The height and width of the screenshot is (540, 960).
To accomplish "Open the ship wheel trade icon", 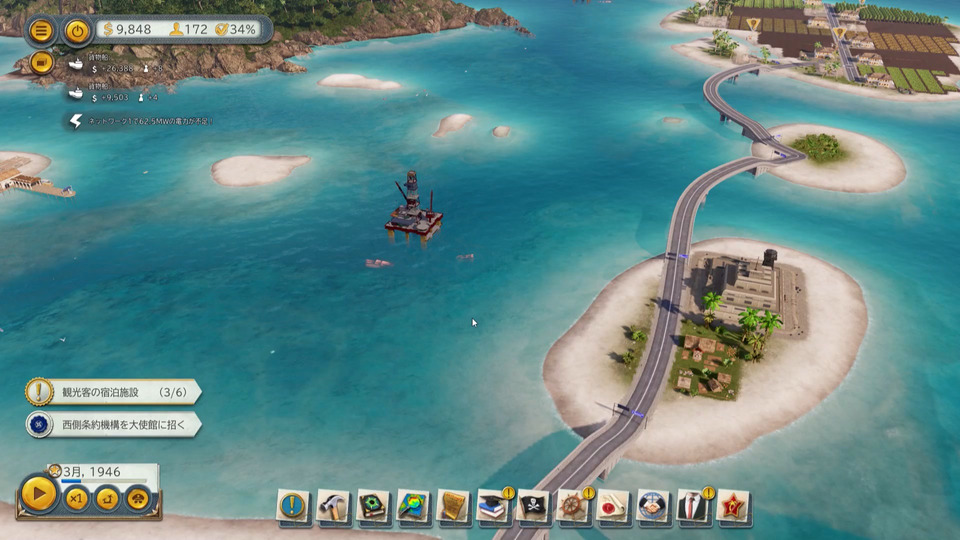I will click(573, 505).
